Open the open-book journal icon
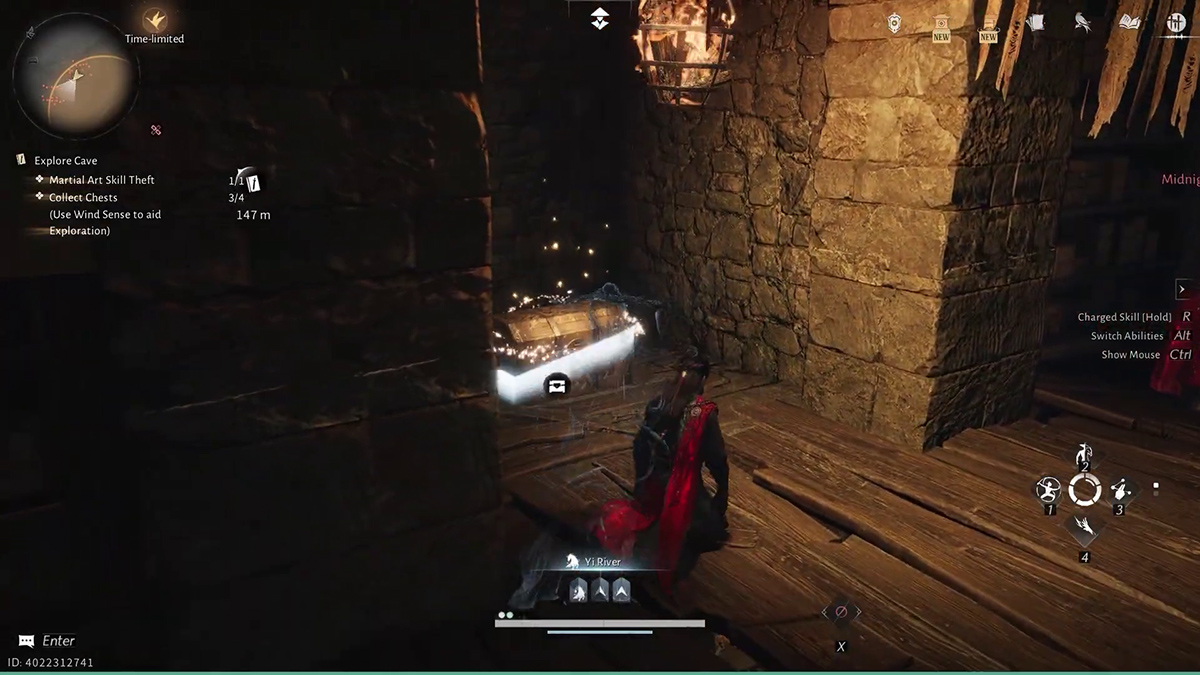The height and width of the screenshot is (675, 1200). pos(1130,22)
